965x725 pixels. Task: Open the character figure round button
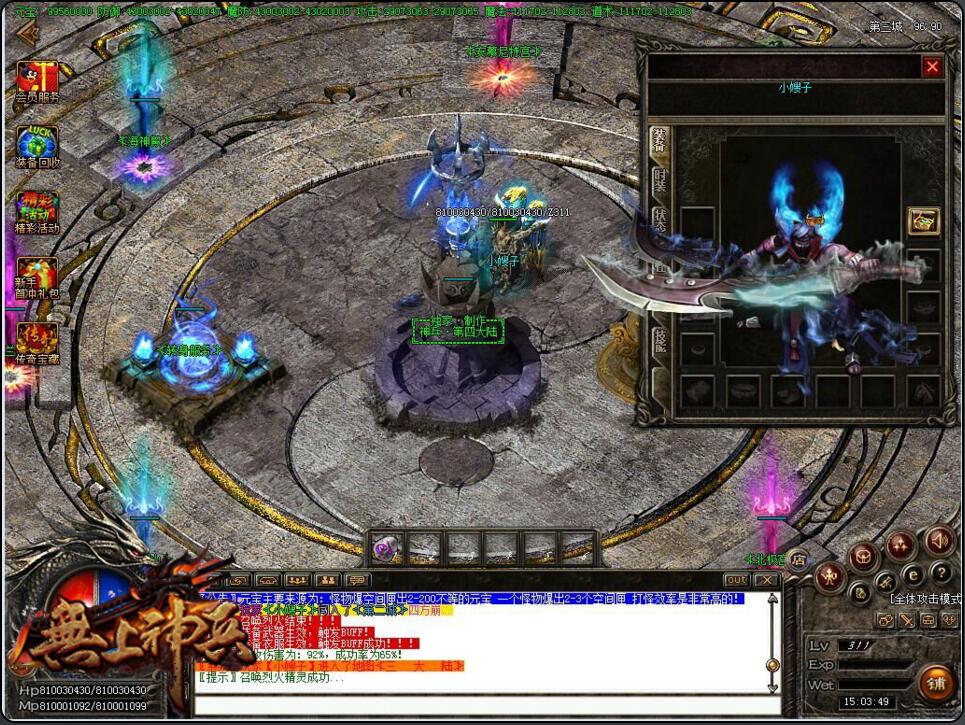point(829,576)
